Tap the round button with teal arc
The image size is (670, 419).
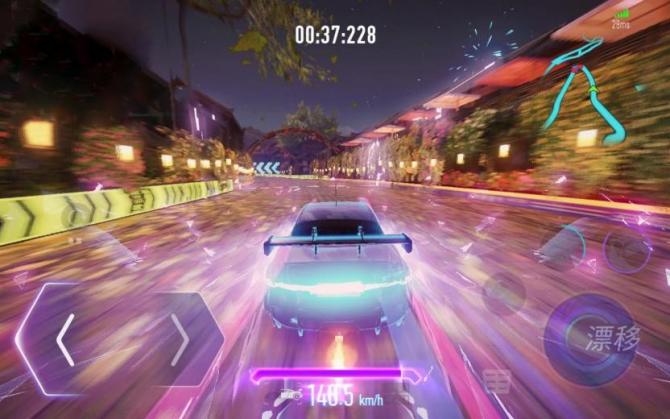563,248
